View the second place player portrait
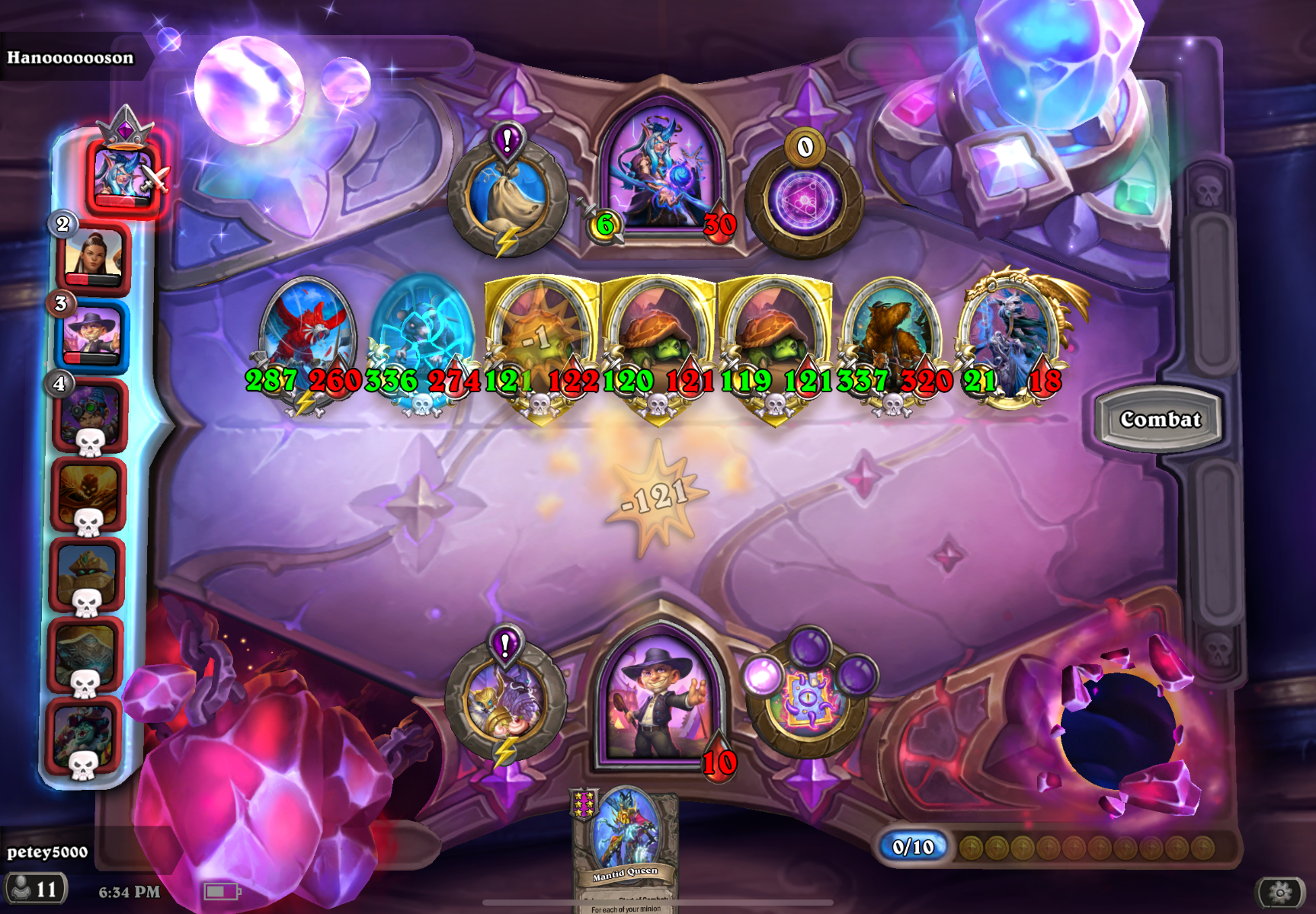Viewport: 1316px width, 914px height. coord(93,257)
